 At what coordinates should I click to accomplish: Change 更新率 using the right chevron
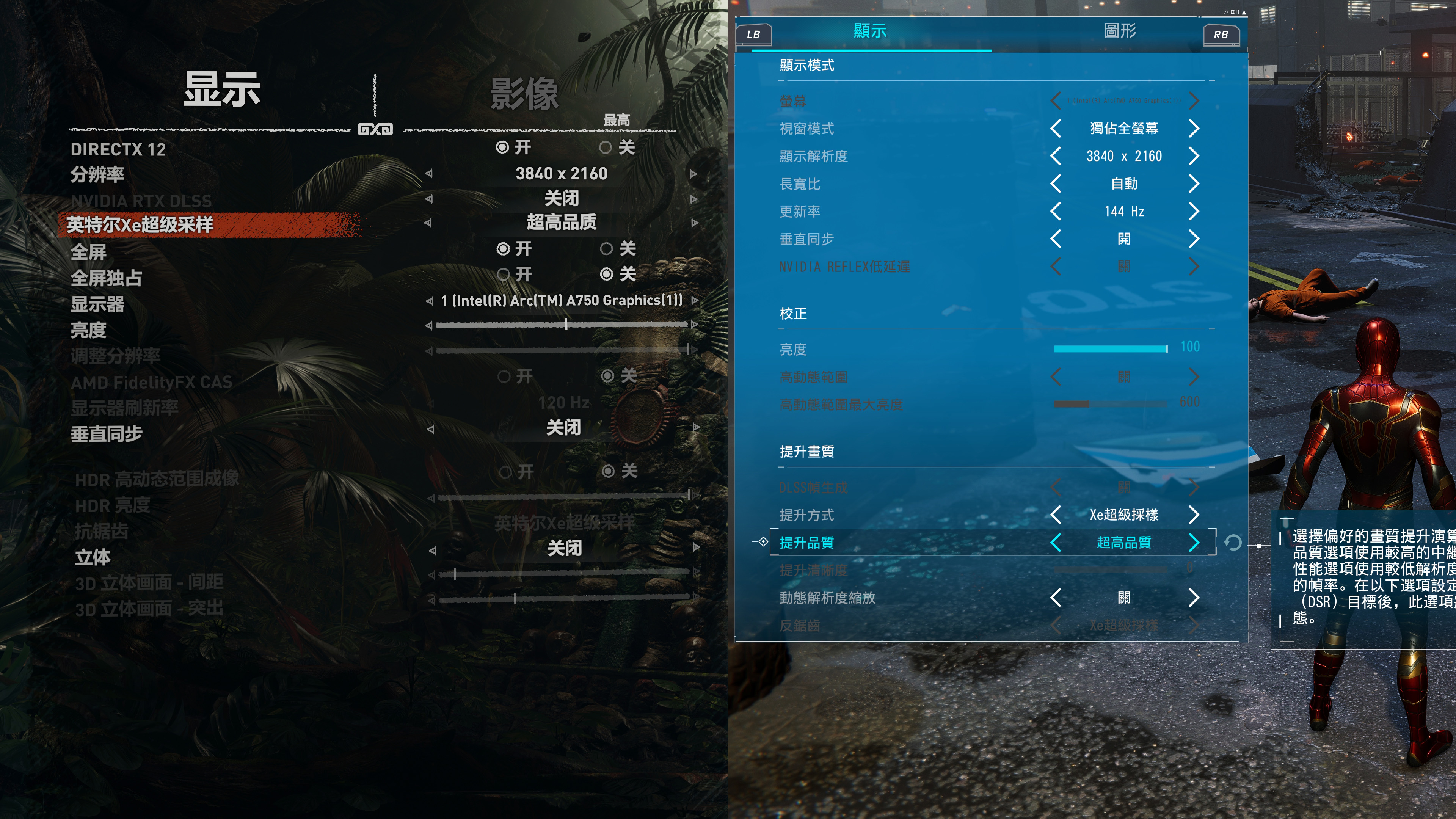pyautogui.click(x=1194, y=211)
